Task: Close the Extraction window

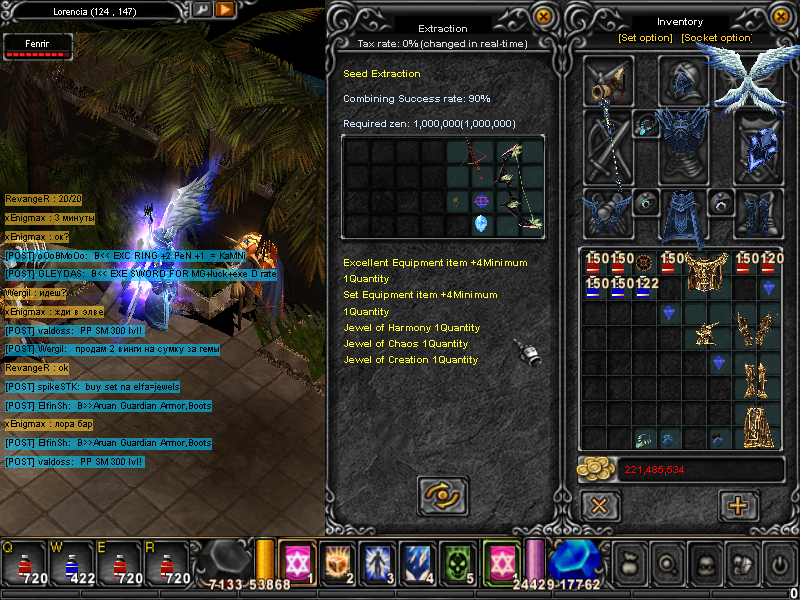Action: 543,17
